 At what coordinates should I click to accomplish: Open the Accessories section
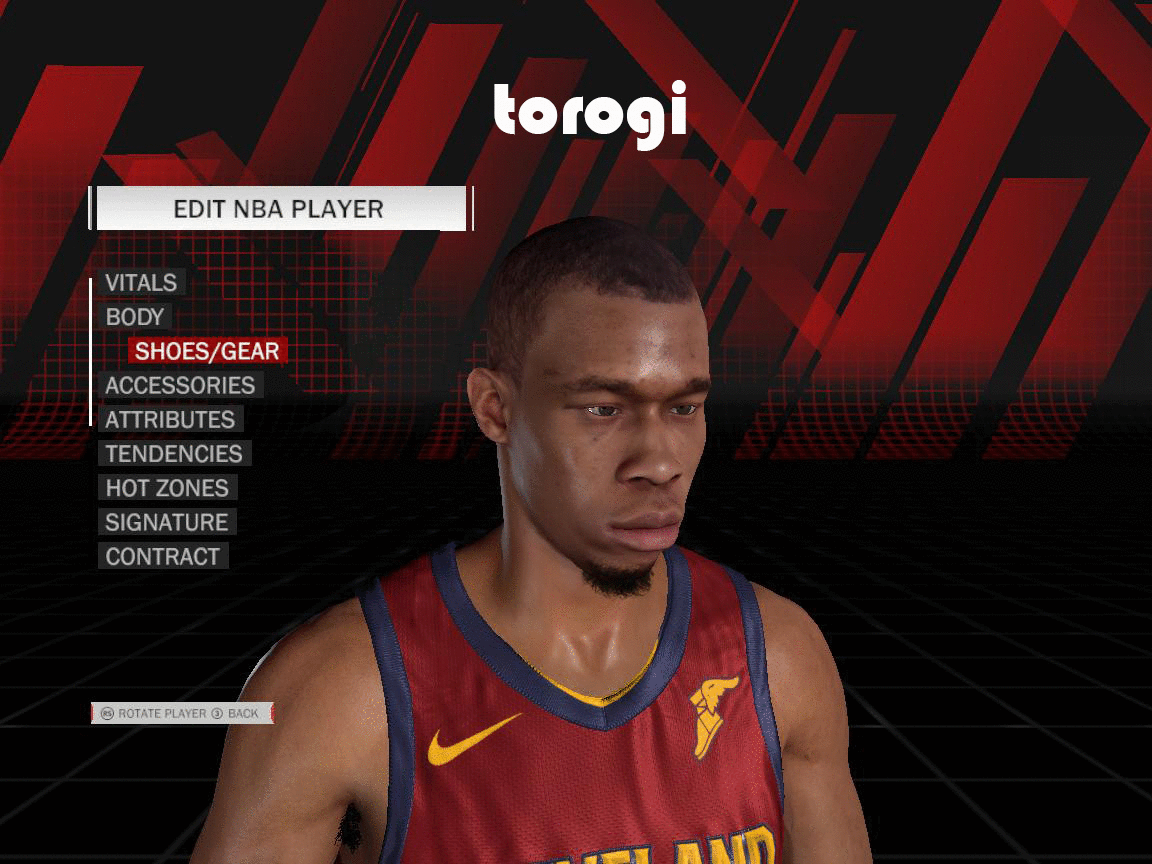click(x=180, y=386)
